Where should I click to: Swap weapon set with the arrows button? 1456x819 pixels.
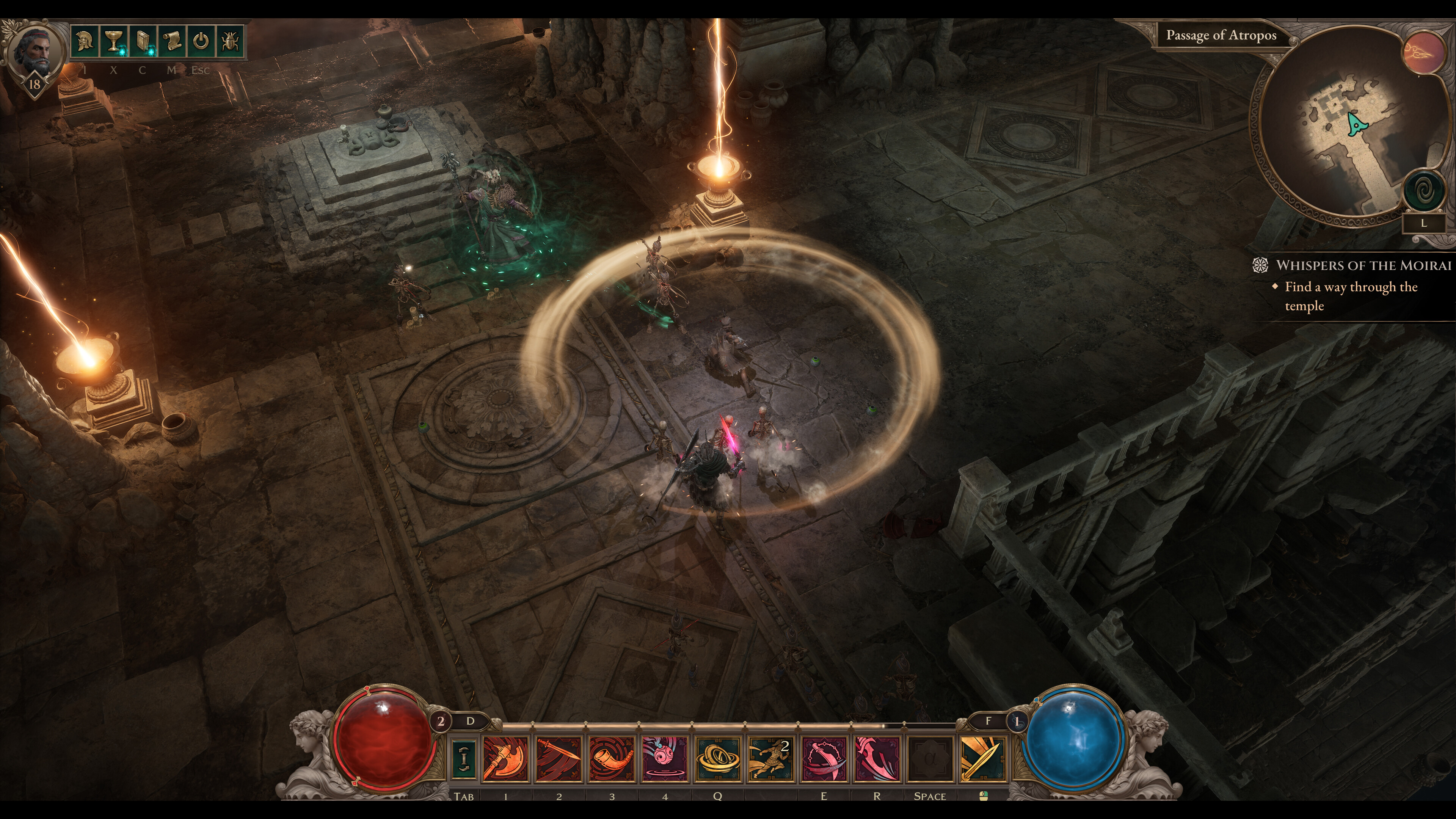coord(463,758)
